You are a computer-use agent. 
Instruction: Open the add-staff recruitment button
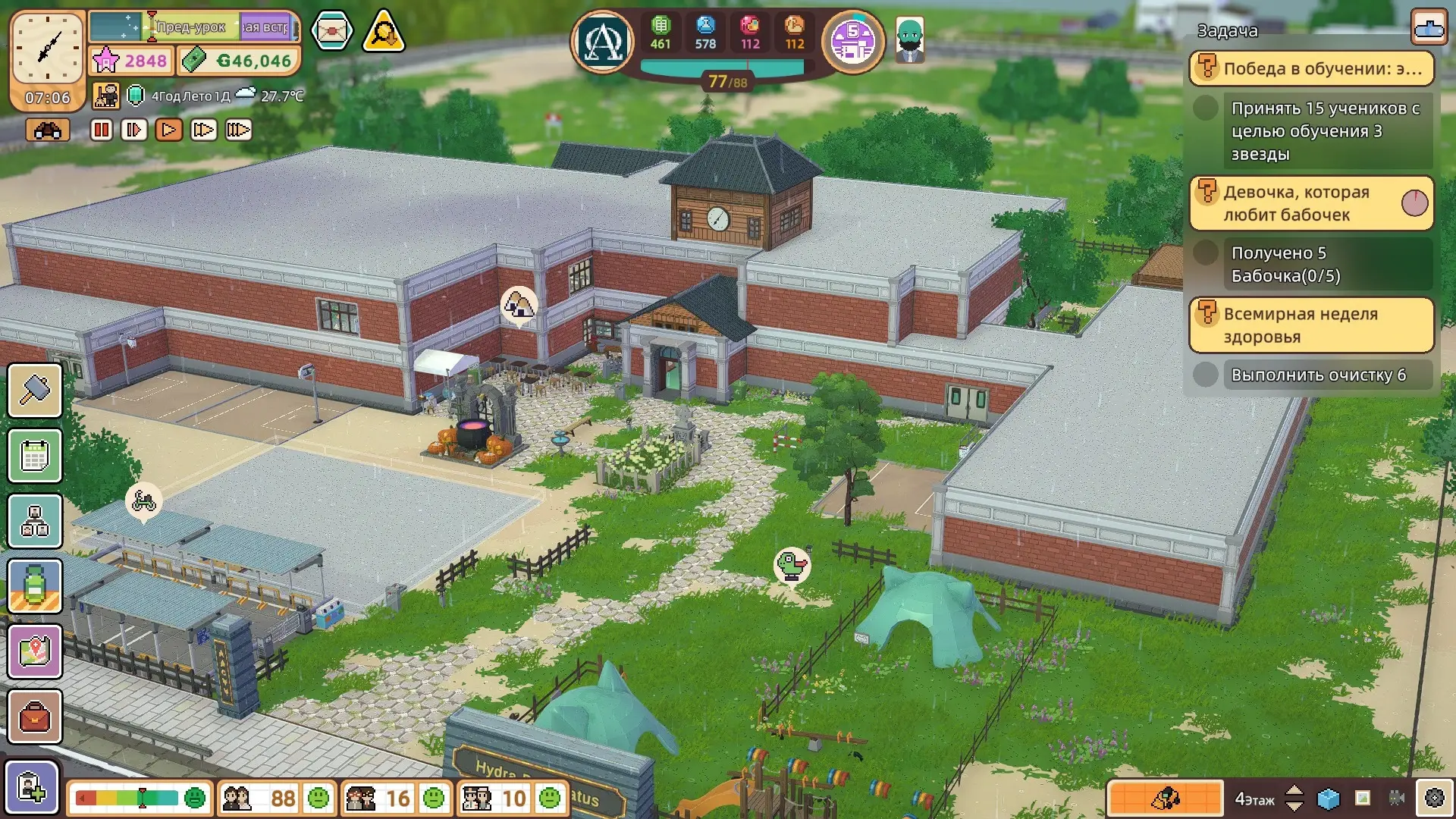(32, 788)
